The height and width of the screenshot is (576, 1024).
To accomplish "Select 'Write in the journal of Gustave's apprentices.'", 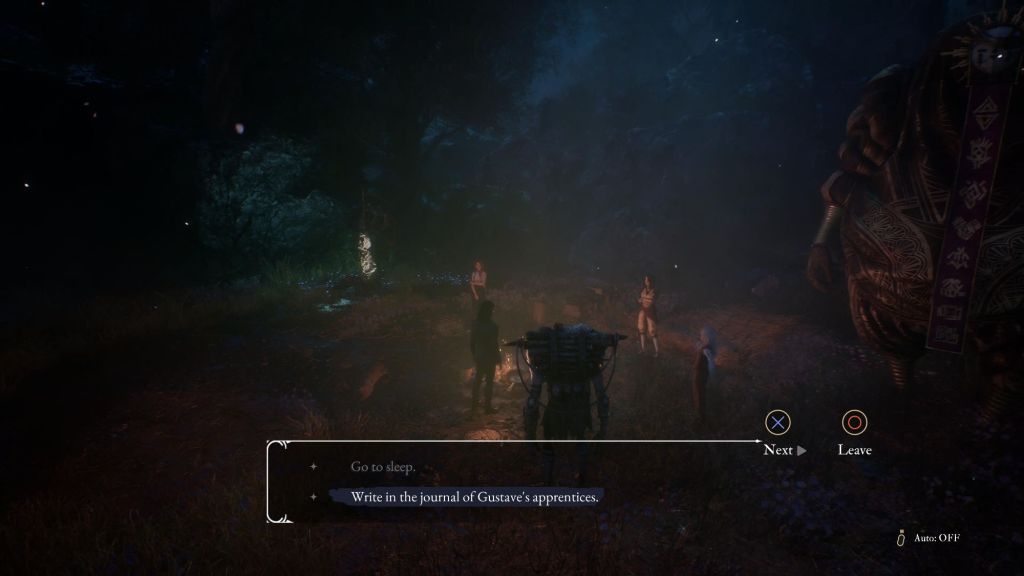I will click(x=474, y=497).
